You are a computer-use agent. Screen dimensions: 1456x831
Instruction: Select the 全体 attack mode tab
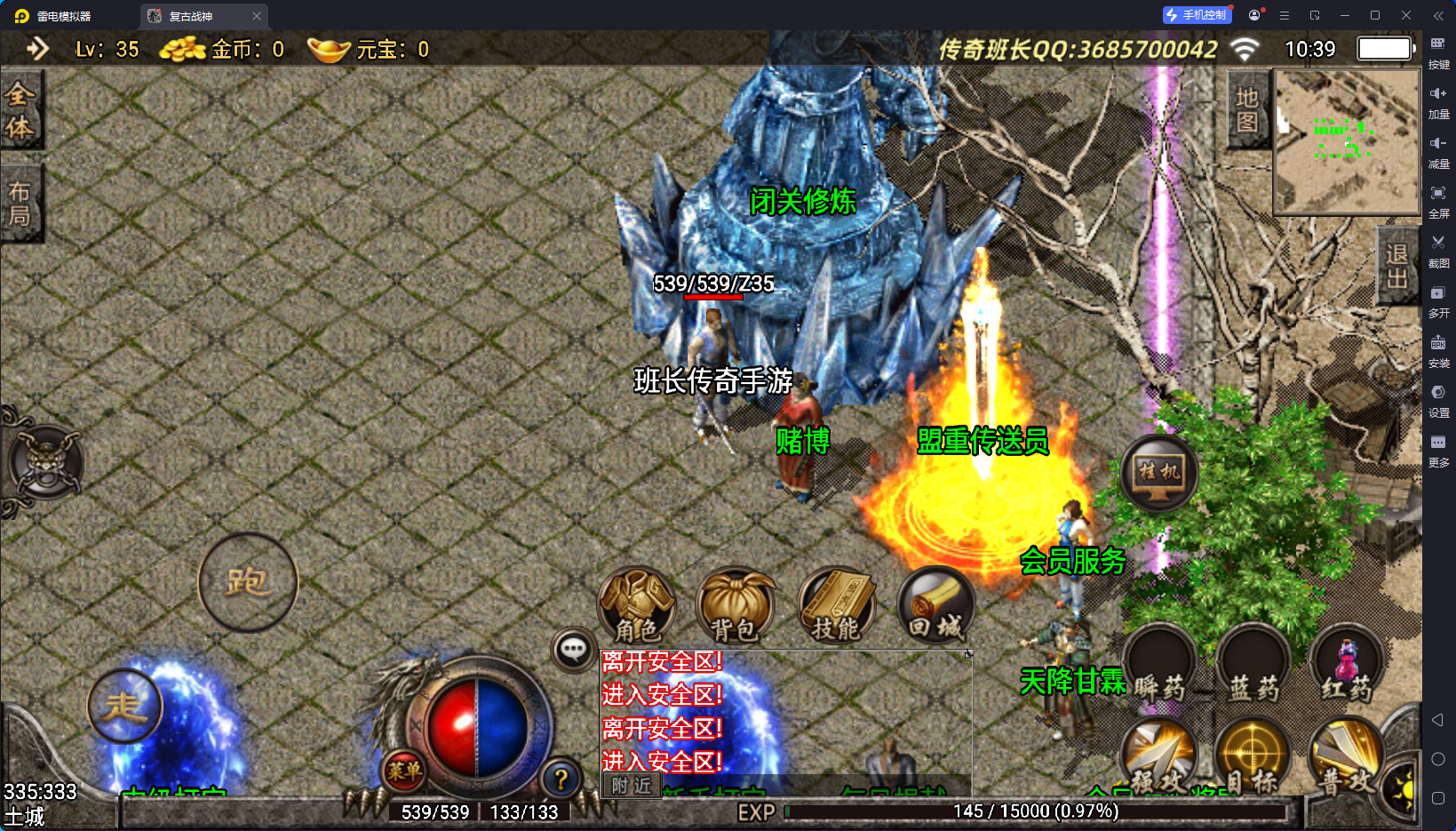pos(20,110)
